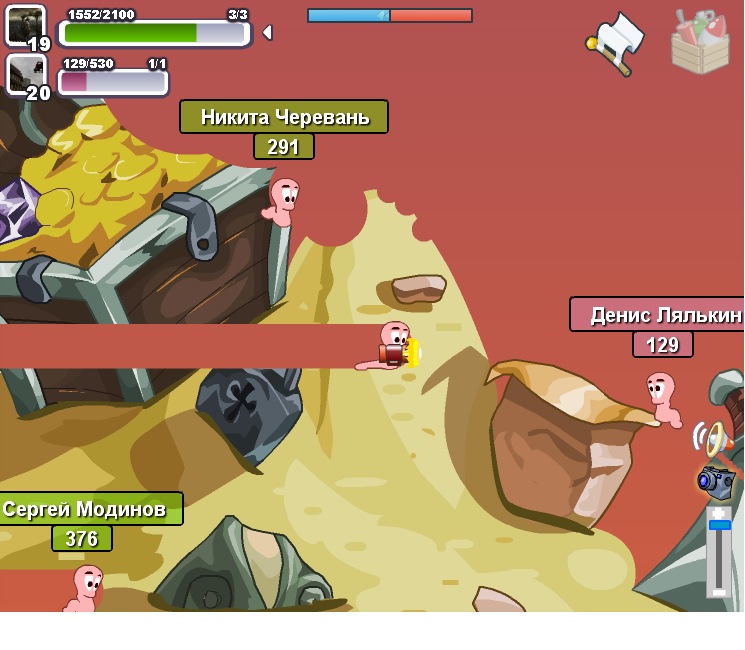Select the Никита Черевань name label
The height and width of the screenshot is (650, 745).
tap(284, 117)
